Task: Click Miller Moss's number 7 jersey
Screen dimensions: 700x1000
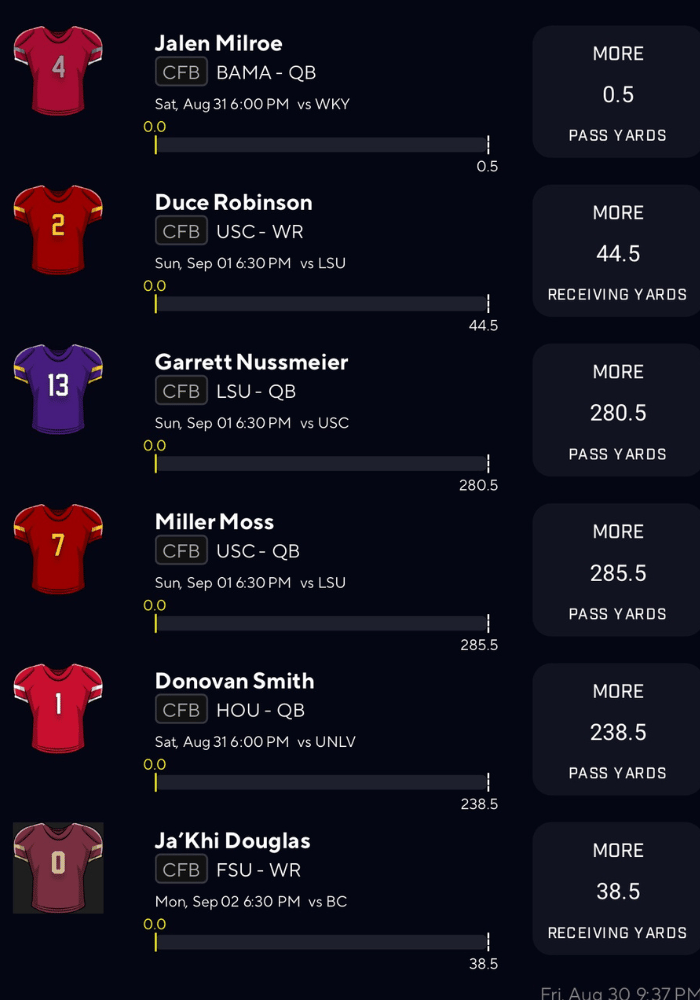Action: click(x=58, y=546)
